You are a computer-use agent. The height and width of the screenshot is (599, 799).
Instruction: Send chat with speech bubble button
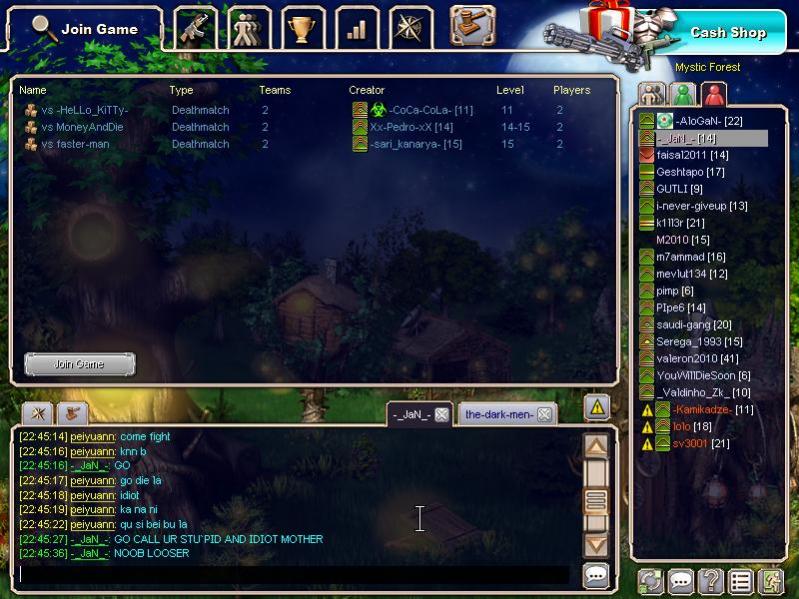point(596,575)
